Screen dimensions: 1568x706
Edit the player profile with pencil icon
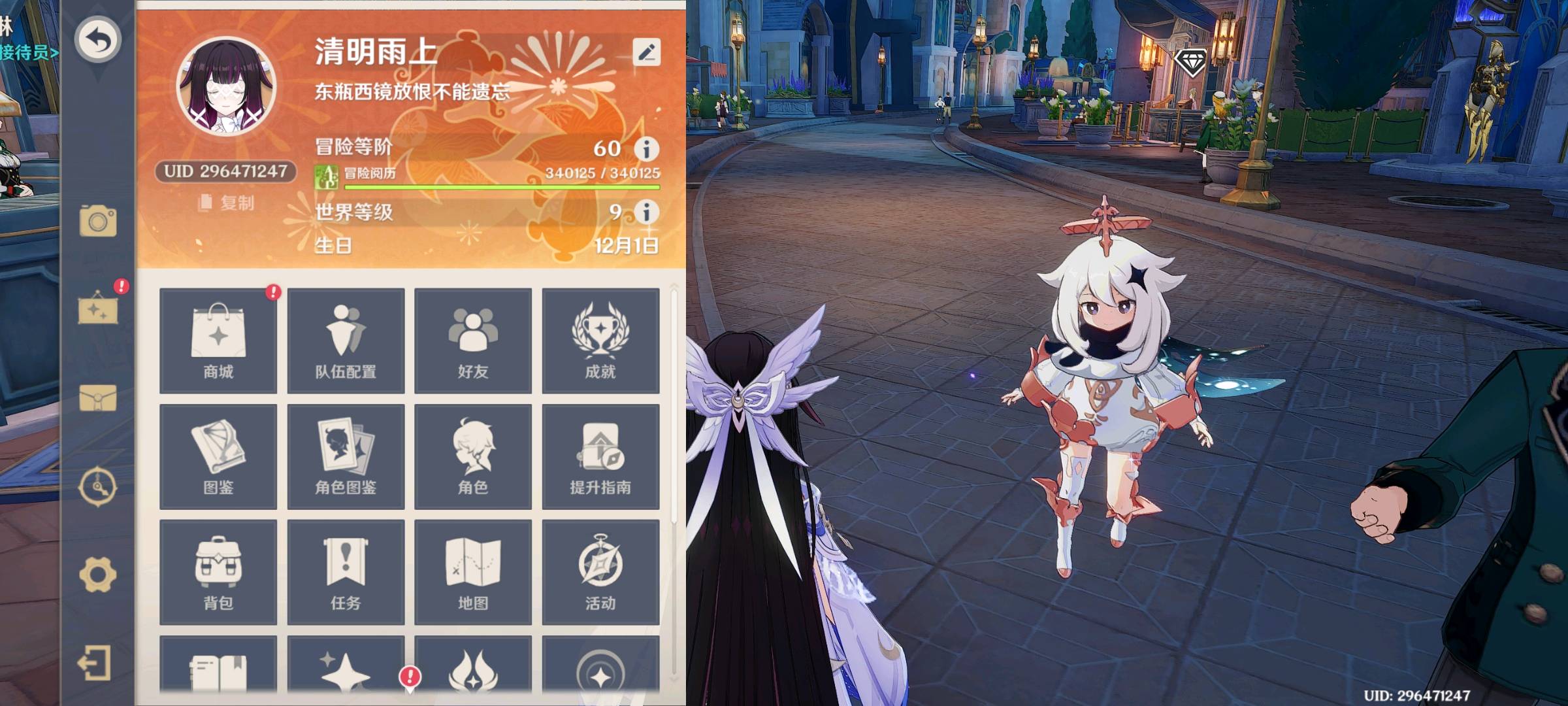[646, 52]
